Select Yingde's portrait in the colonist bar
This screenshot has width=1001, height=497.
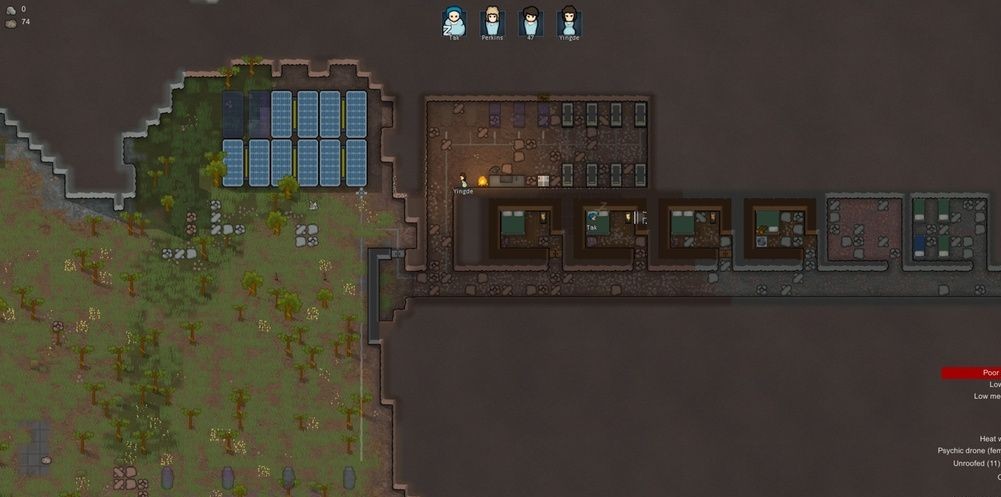[x=568, y=21]
